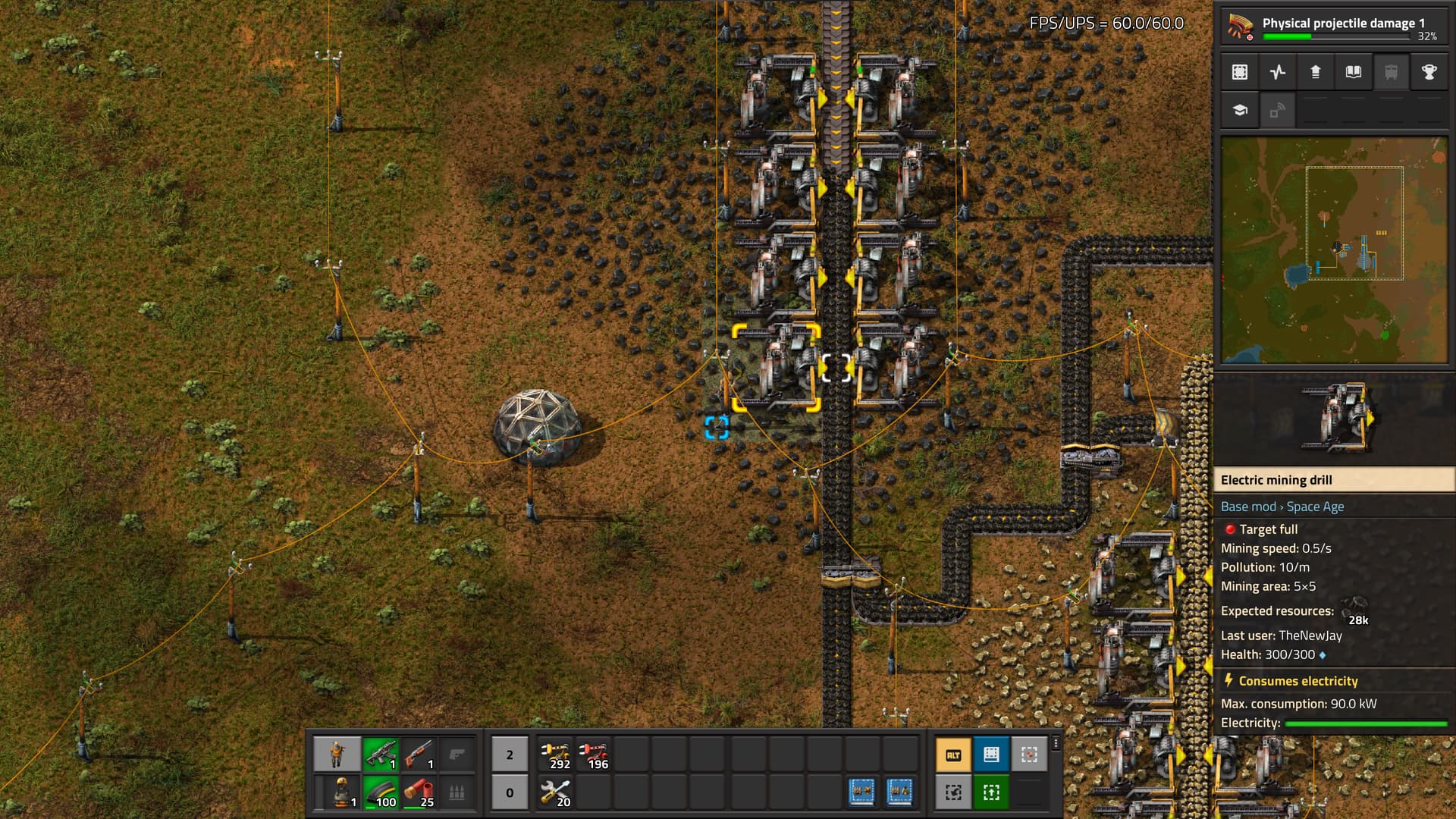Choose the magazine ammo slot with 100

[x=381, y=792]
